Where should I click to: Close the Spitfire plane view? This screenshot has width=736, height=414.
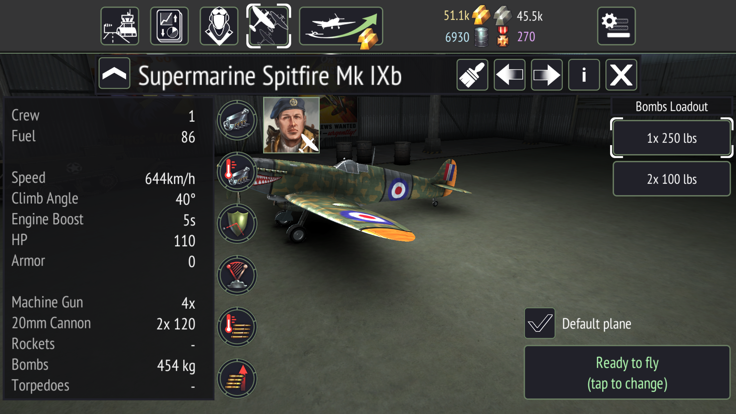coord(621,75)
